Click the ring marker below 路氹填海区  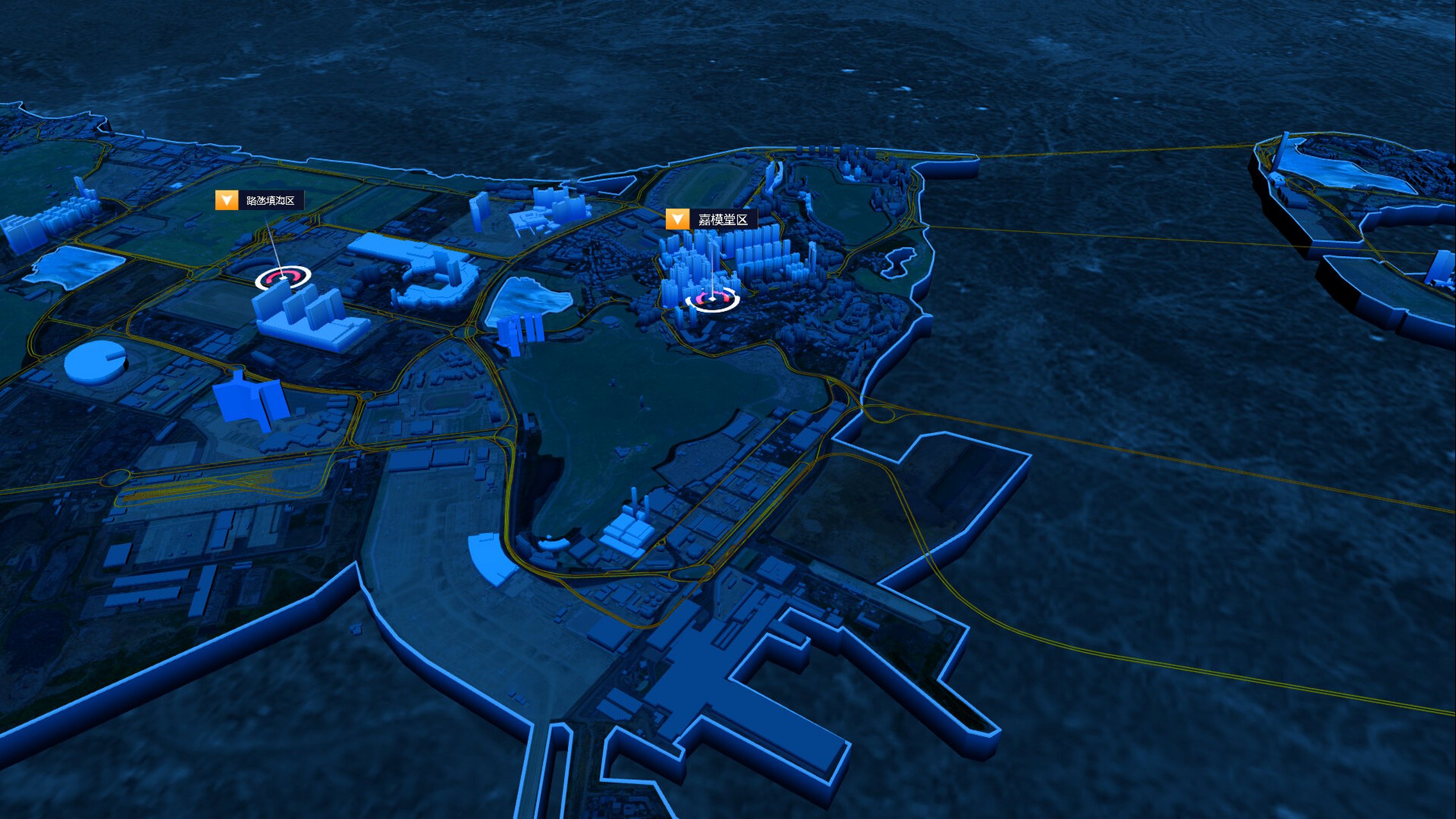[283, 278]
